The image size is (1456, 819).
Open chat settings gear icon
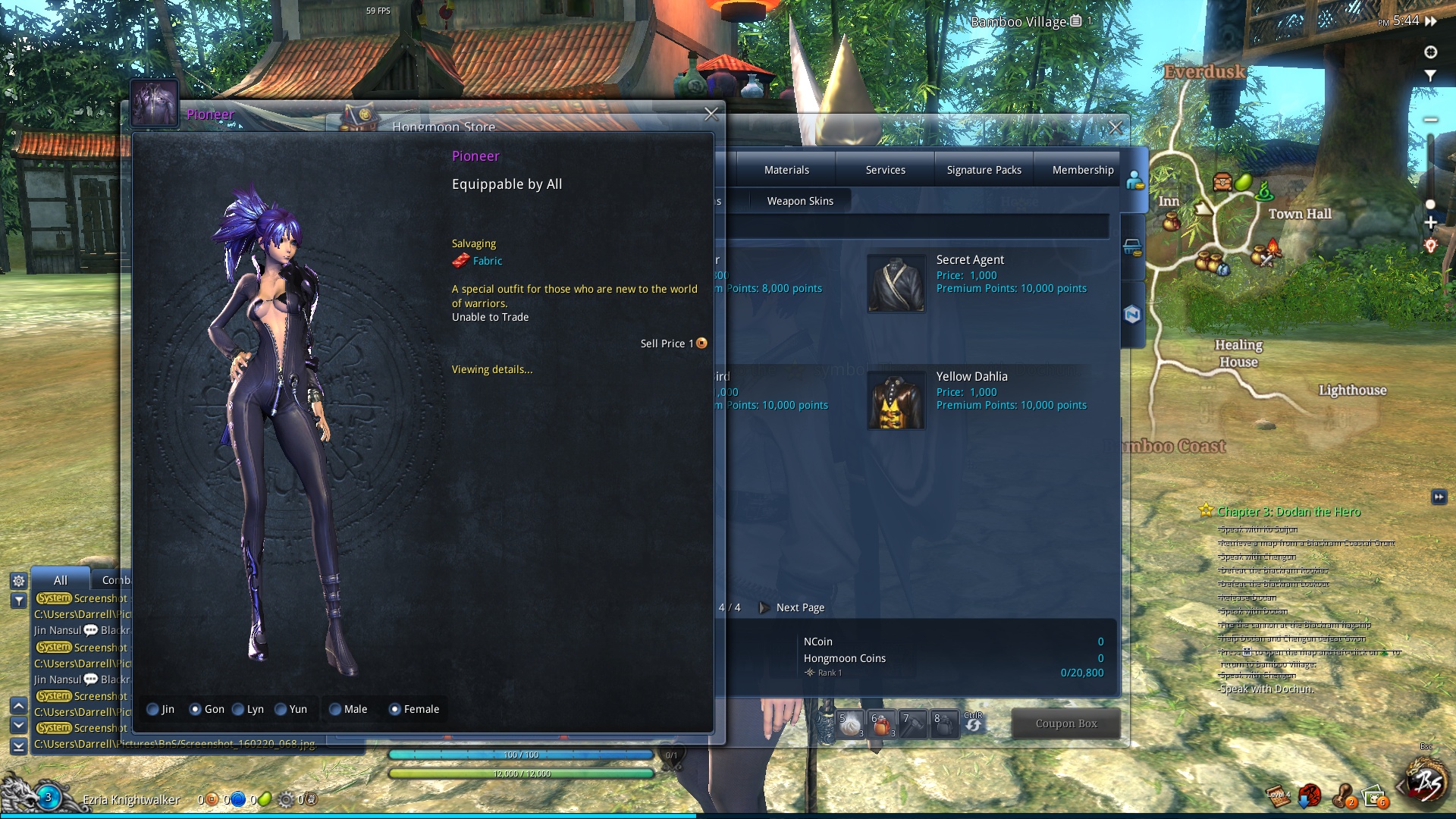tap(19, 581)
